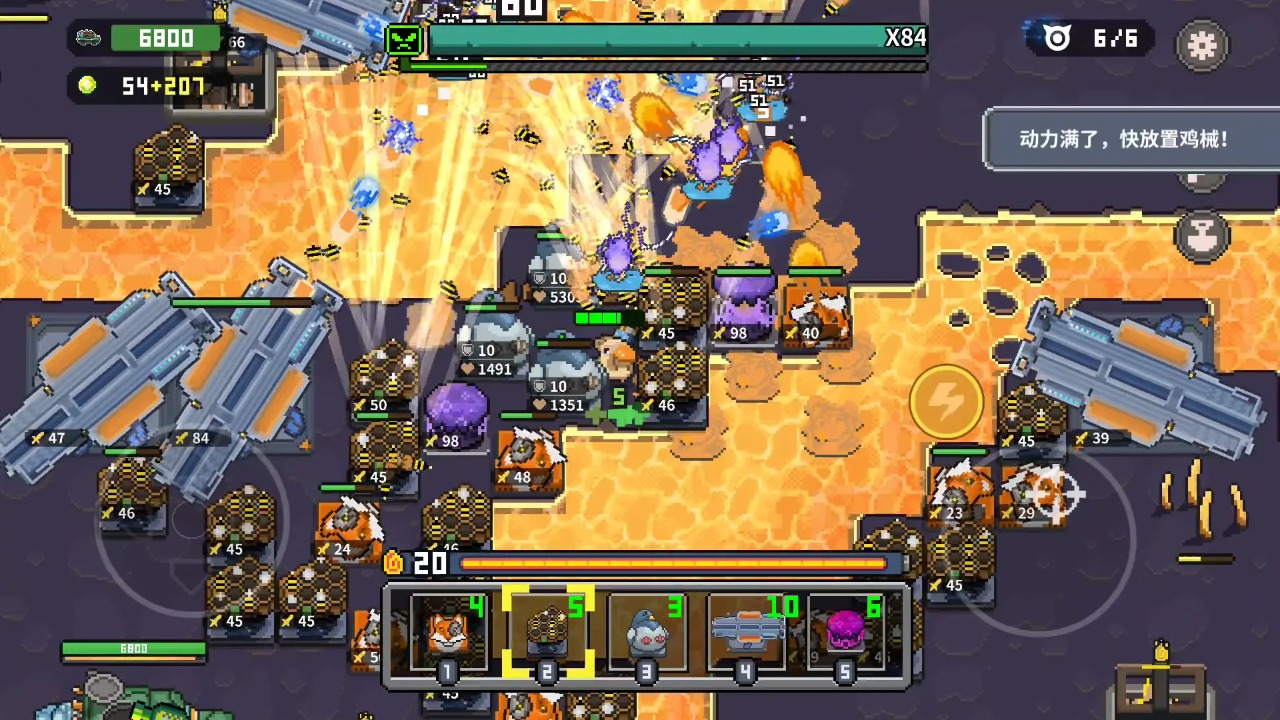Choose the honeycomb hive in slot 2
Screen dimensions: 1280x720
tap(547, 633)
